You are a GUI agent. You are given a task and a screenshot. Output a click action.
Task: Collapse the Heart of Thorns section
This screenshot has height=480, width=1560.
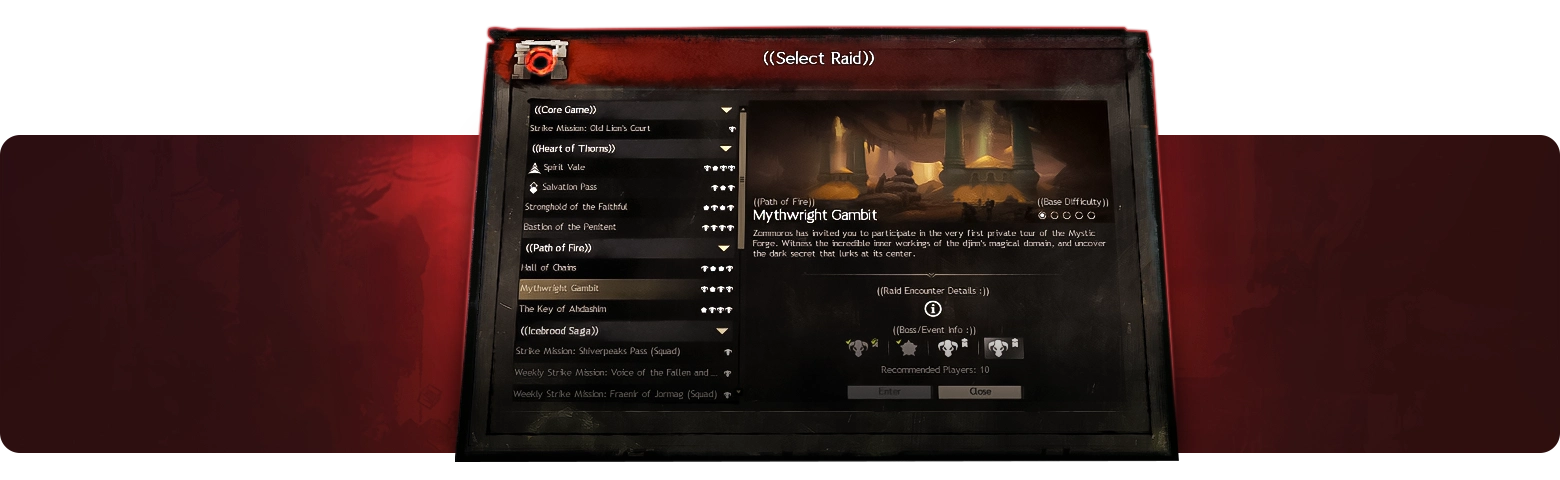(726, 149)
